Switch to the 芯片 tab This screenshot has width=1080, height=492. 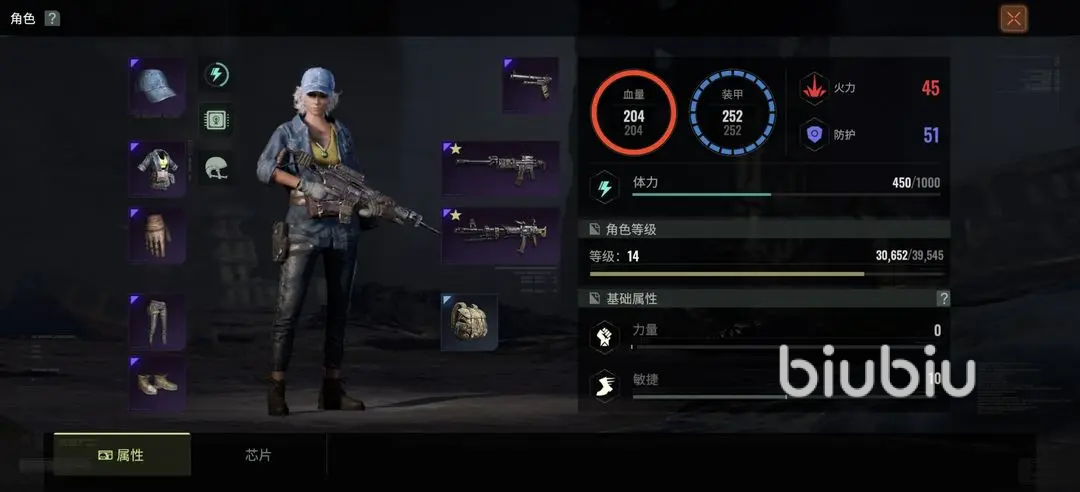pos(258,455)
